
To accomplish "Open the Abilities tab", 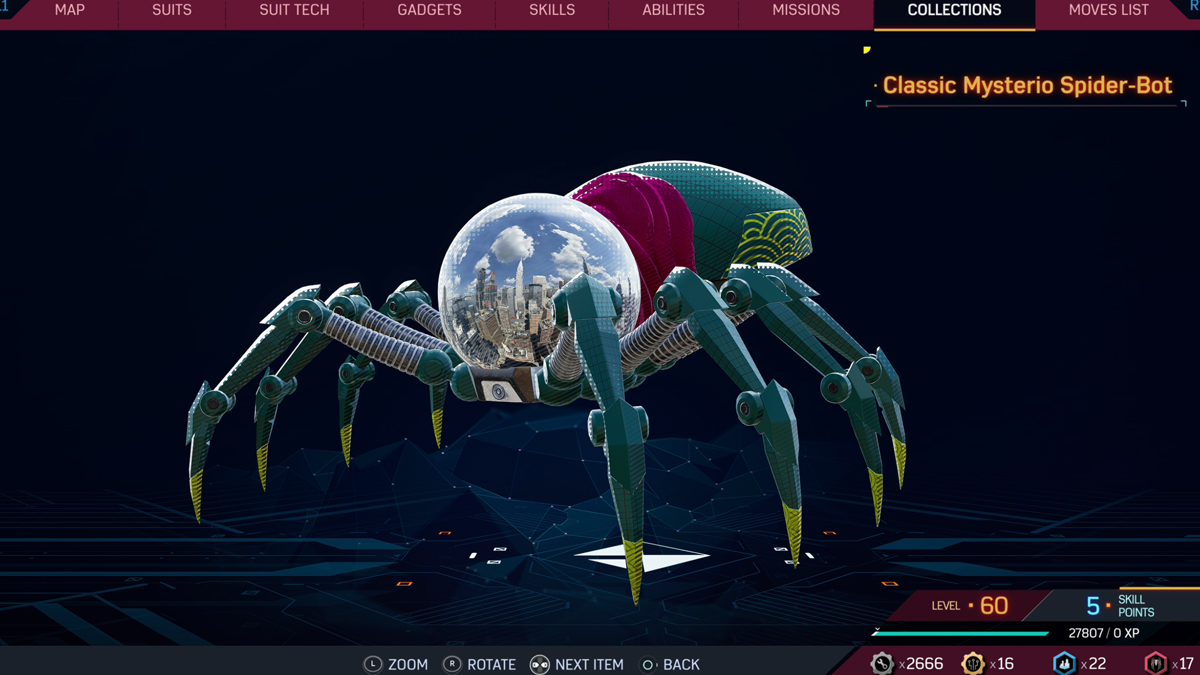I will click(673, 11).
